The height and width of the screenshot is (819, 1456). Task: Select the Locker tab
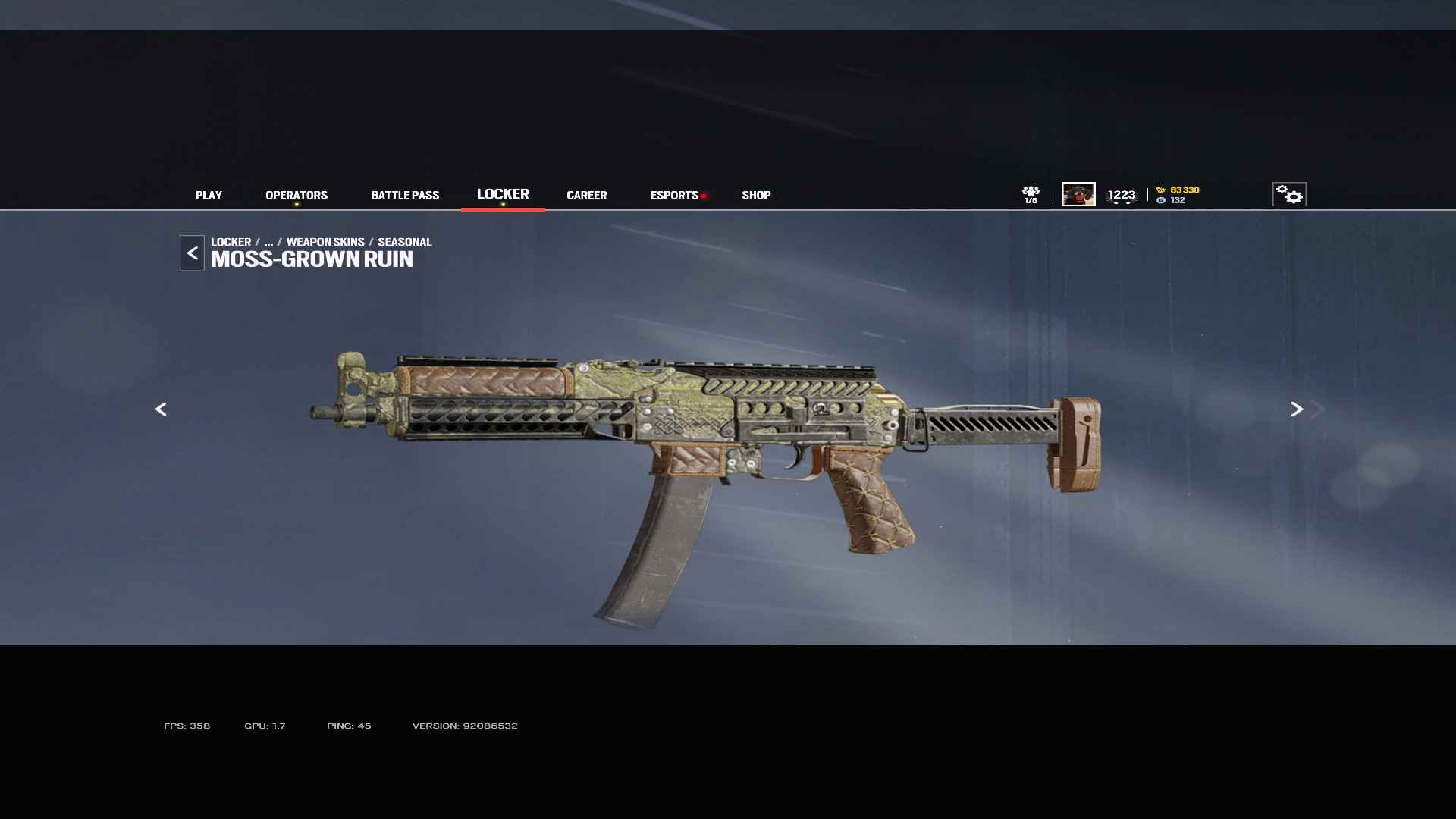[x=503, y=194]
